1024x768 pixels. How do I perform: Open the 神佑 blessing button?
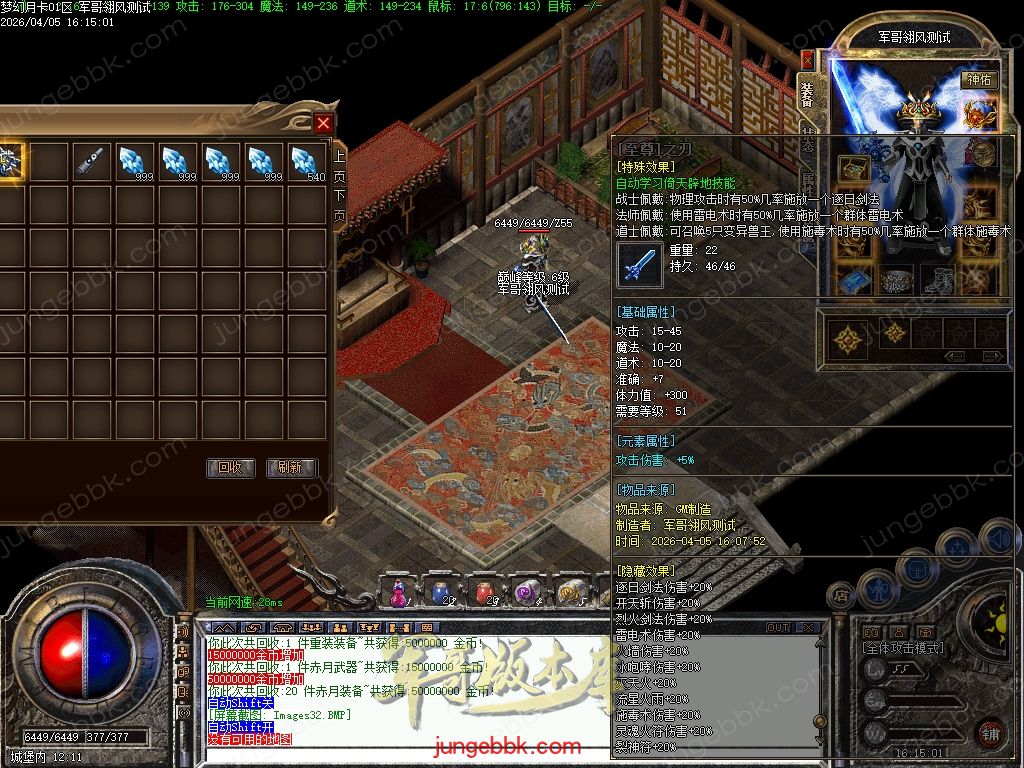click(x=978, y=80)
